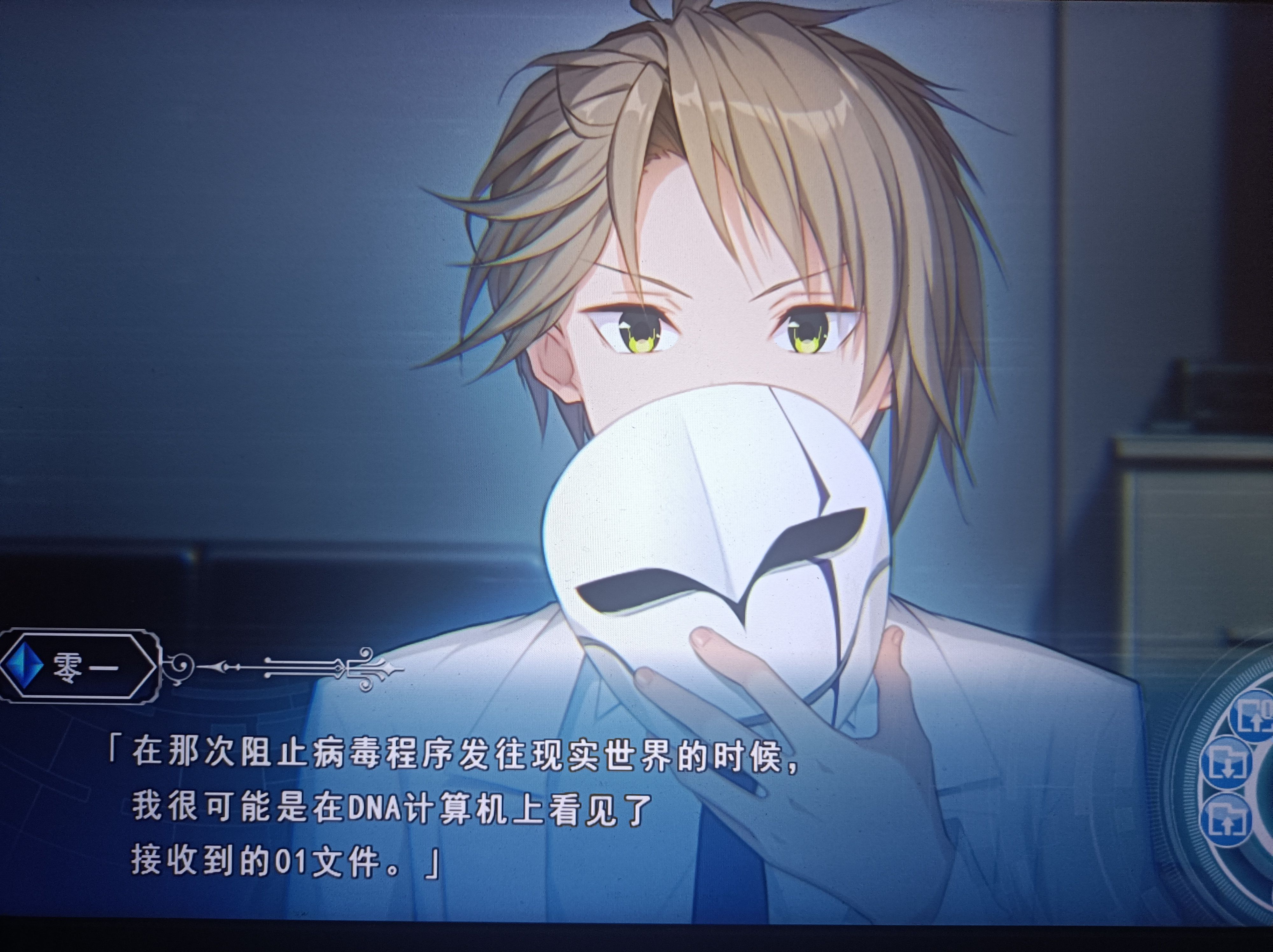Click the folder icon with down arrow
The image size is (1273, 952).
pyautogui.click(x=1227, y=763)
